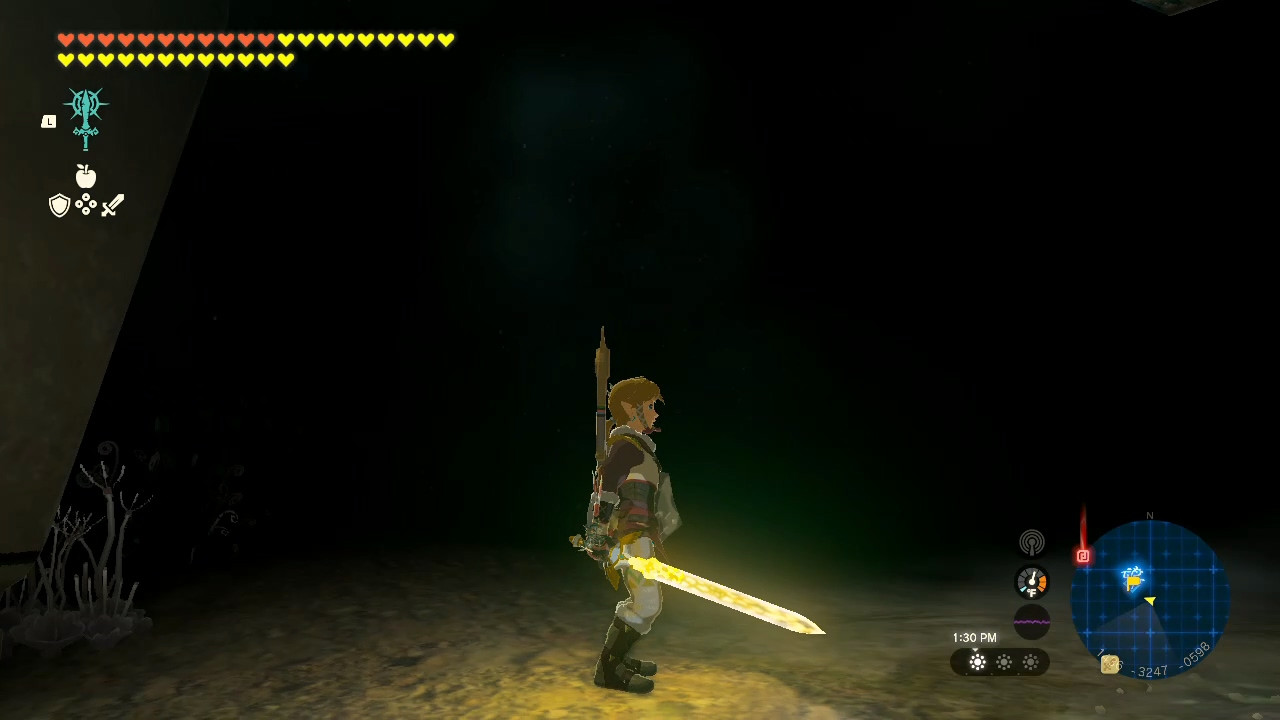Image resolution: width=1280 pixels, height=720 pixels.
Task: Toggle the third weather forecast sun icon
Action: tap(1030, 662)
